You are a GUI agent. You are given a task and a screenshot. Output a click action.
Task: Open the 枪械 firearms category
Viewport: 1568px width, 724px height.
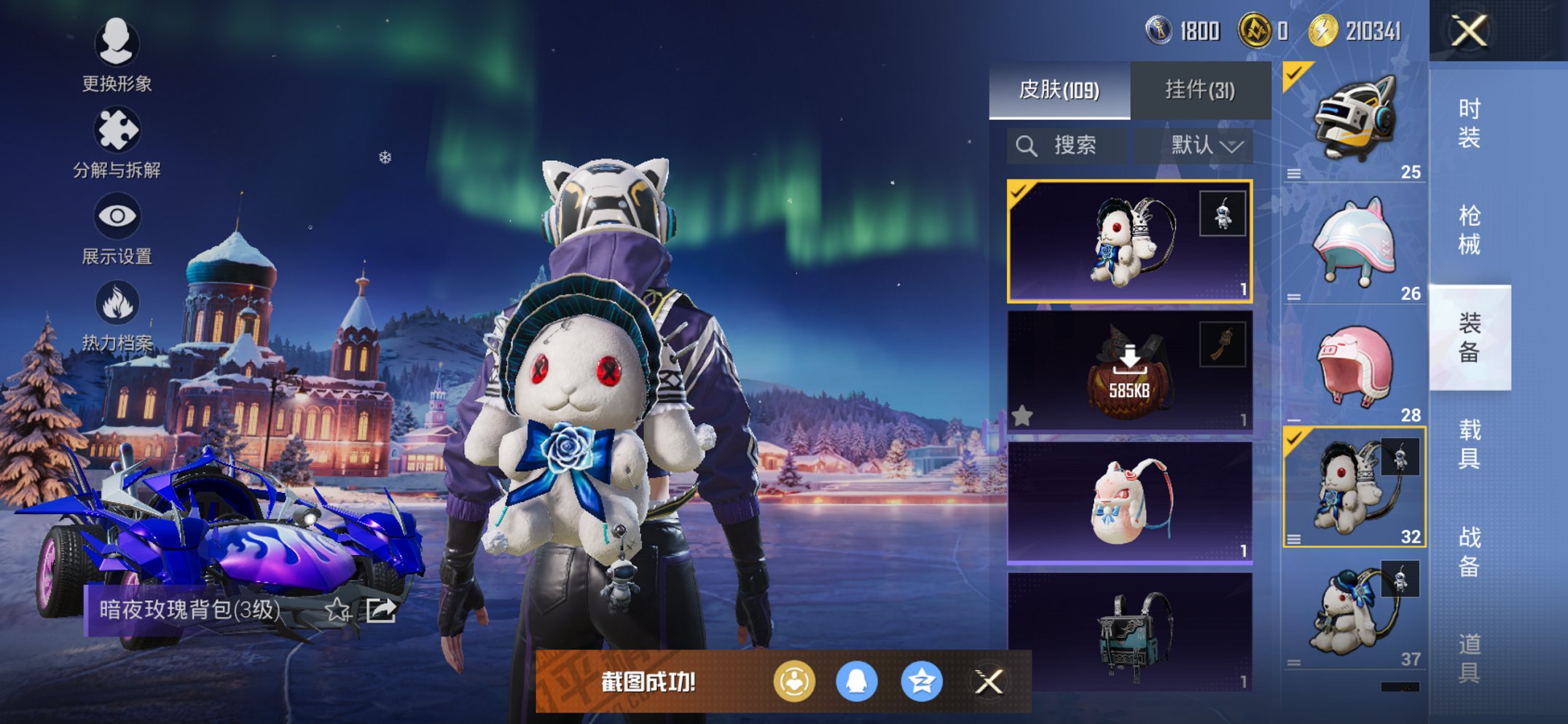pos(1469,230)
